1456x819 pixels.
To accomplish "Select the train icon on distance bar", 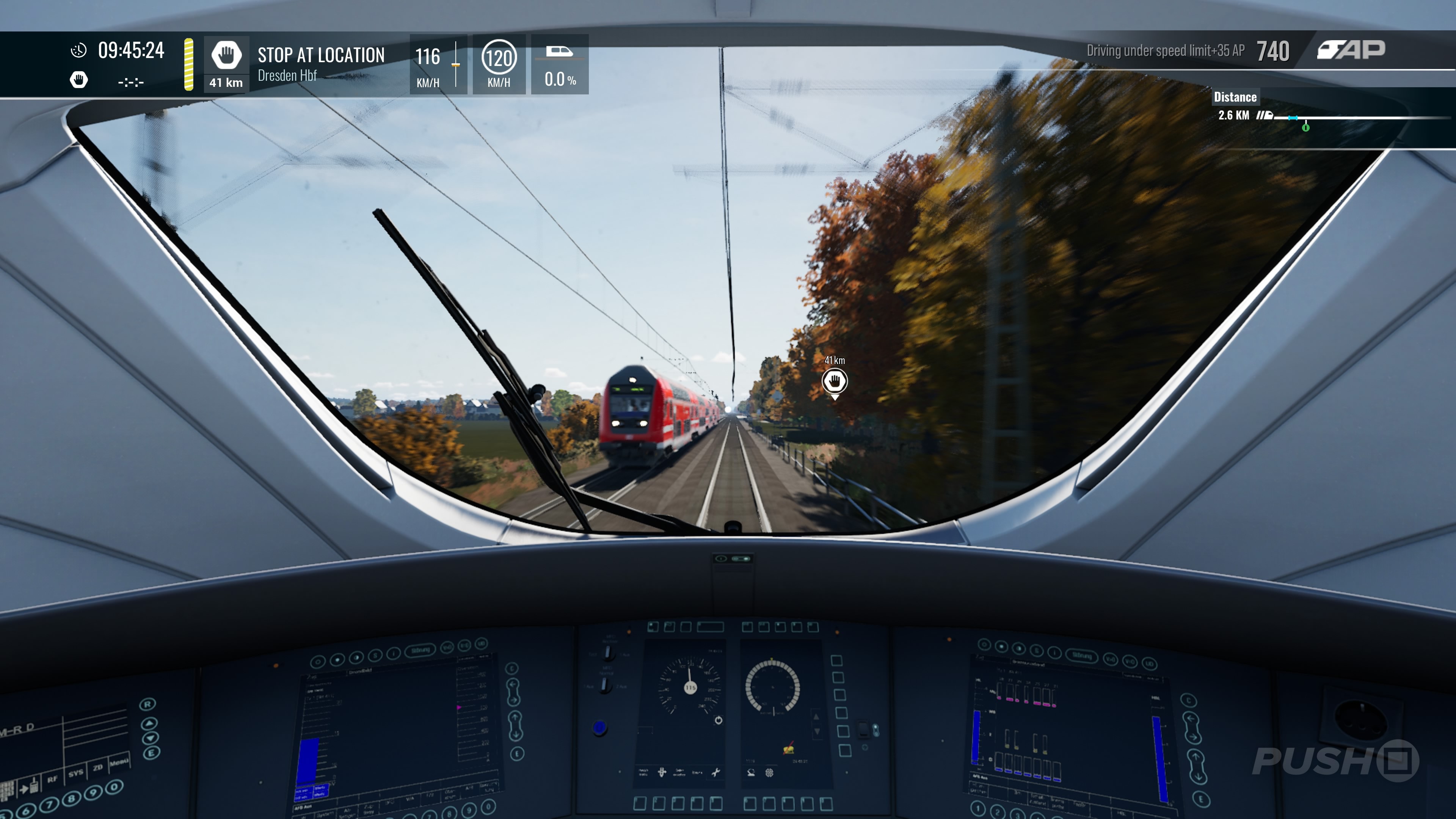I will pyautogui.click(x=1265, y=116).
